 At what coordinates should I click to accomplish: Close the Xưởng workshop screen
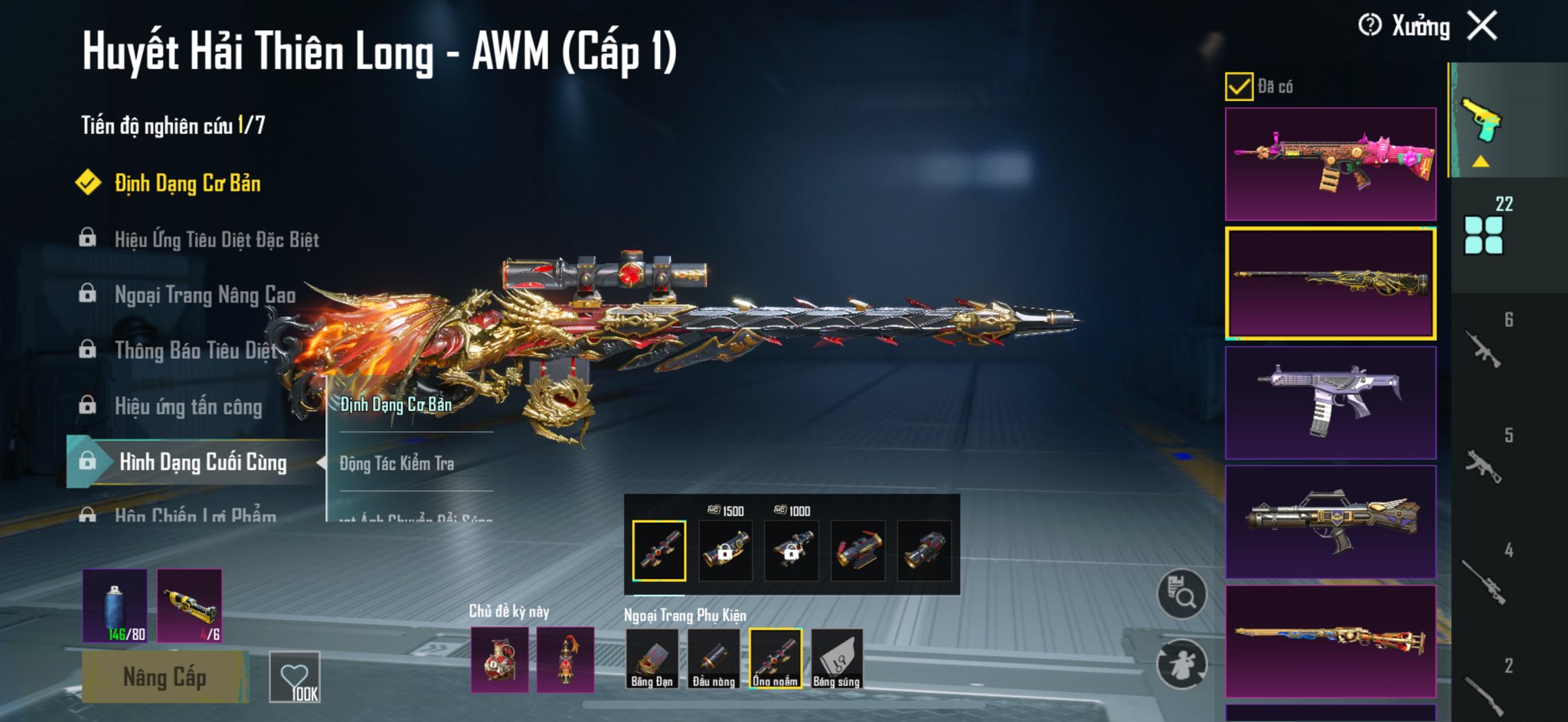point(1482,26)
